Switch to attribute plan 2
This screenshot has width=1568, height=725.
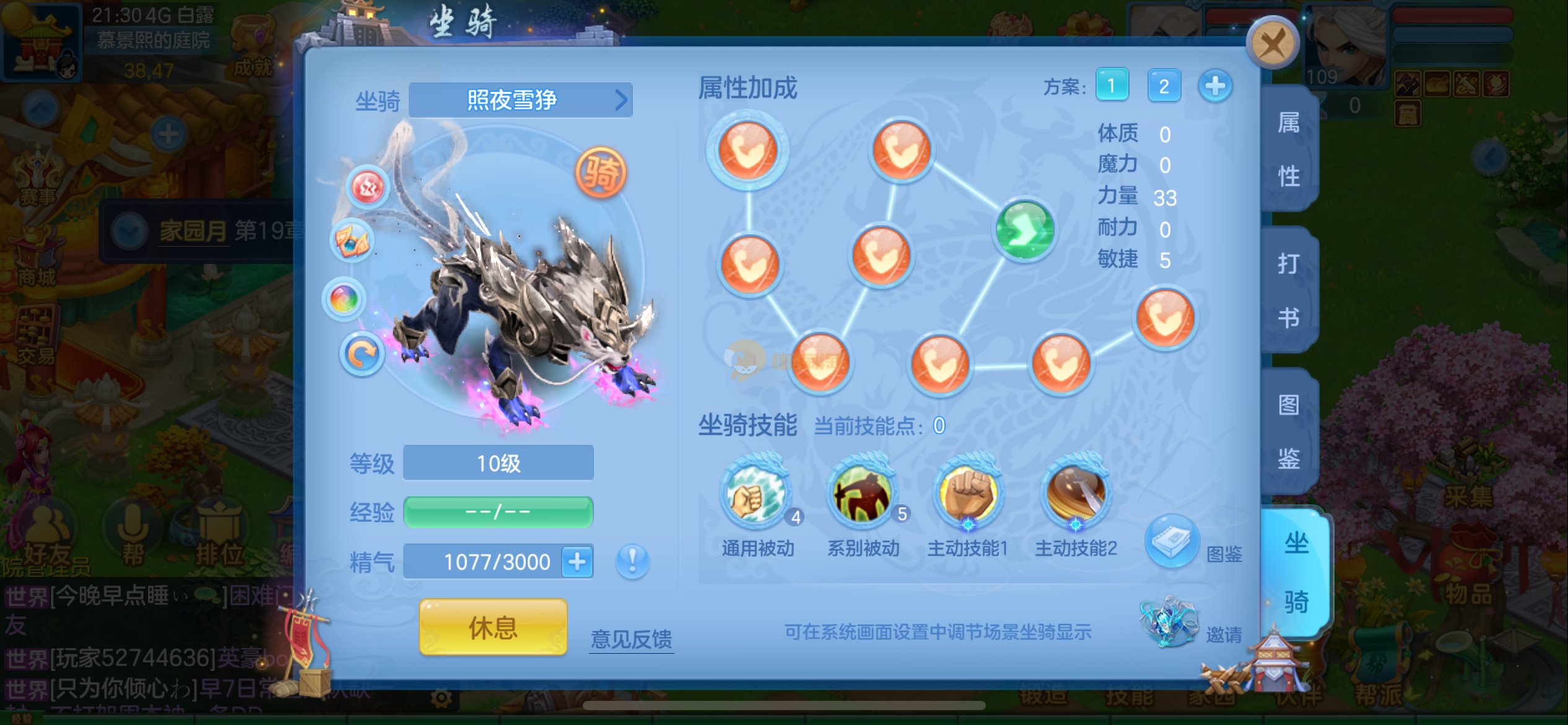click(x=1164, y=86)
